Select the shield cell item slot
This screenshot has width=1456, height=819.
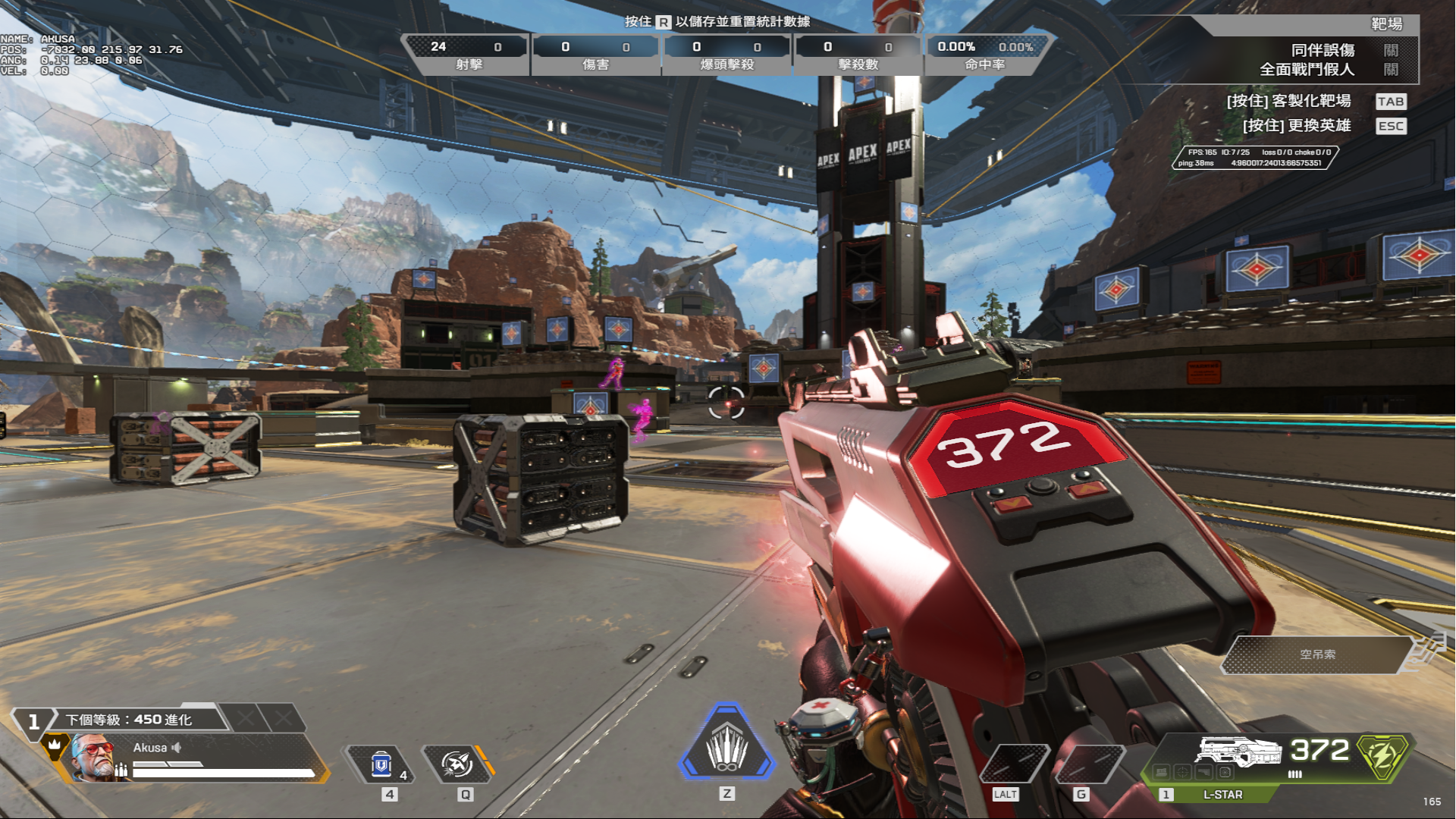[x=381, y=764]
